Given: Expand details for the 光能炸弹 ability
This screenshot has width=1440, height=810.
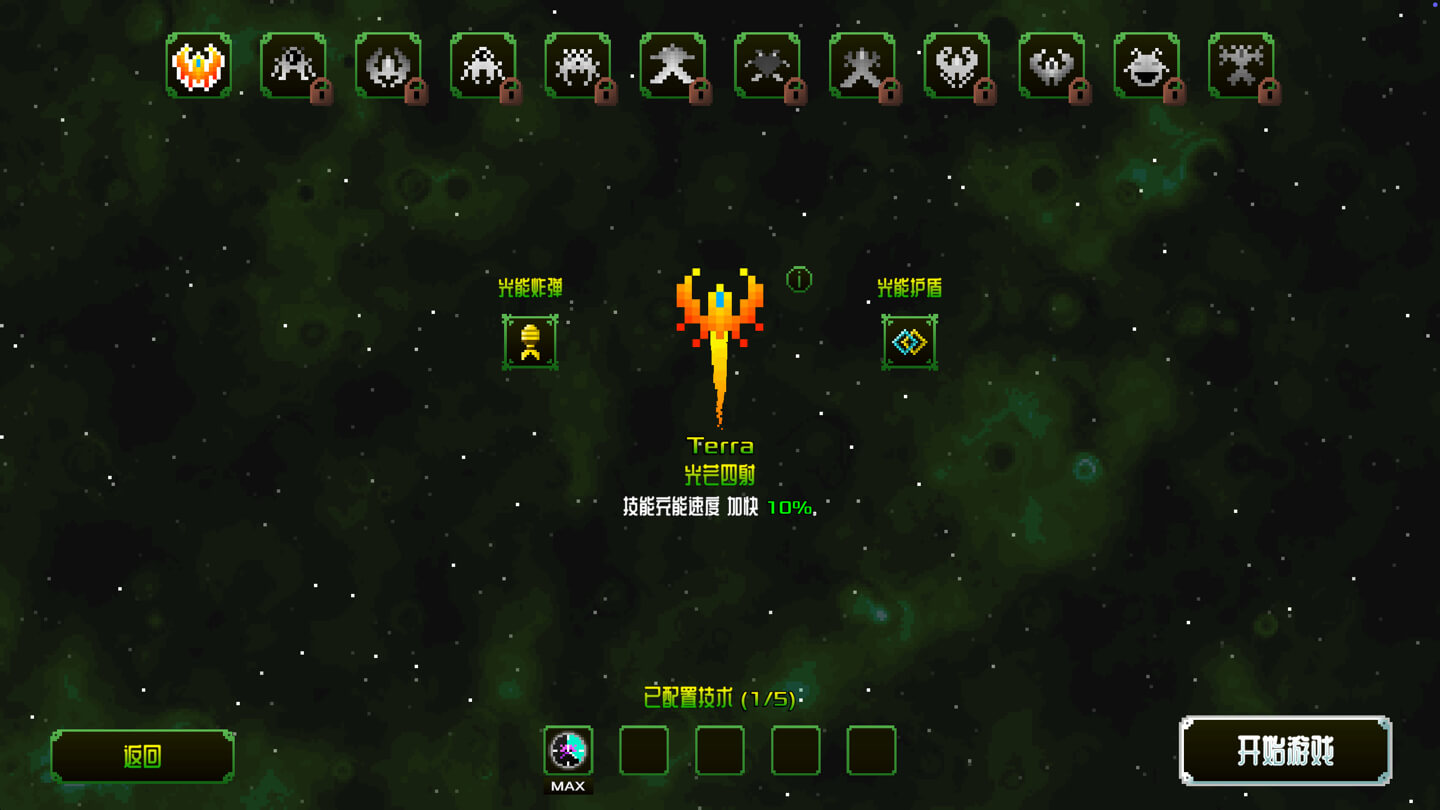Looking at the screenshot, I should pyautogui.click(x=530, y=340).
